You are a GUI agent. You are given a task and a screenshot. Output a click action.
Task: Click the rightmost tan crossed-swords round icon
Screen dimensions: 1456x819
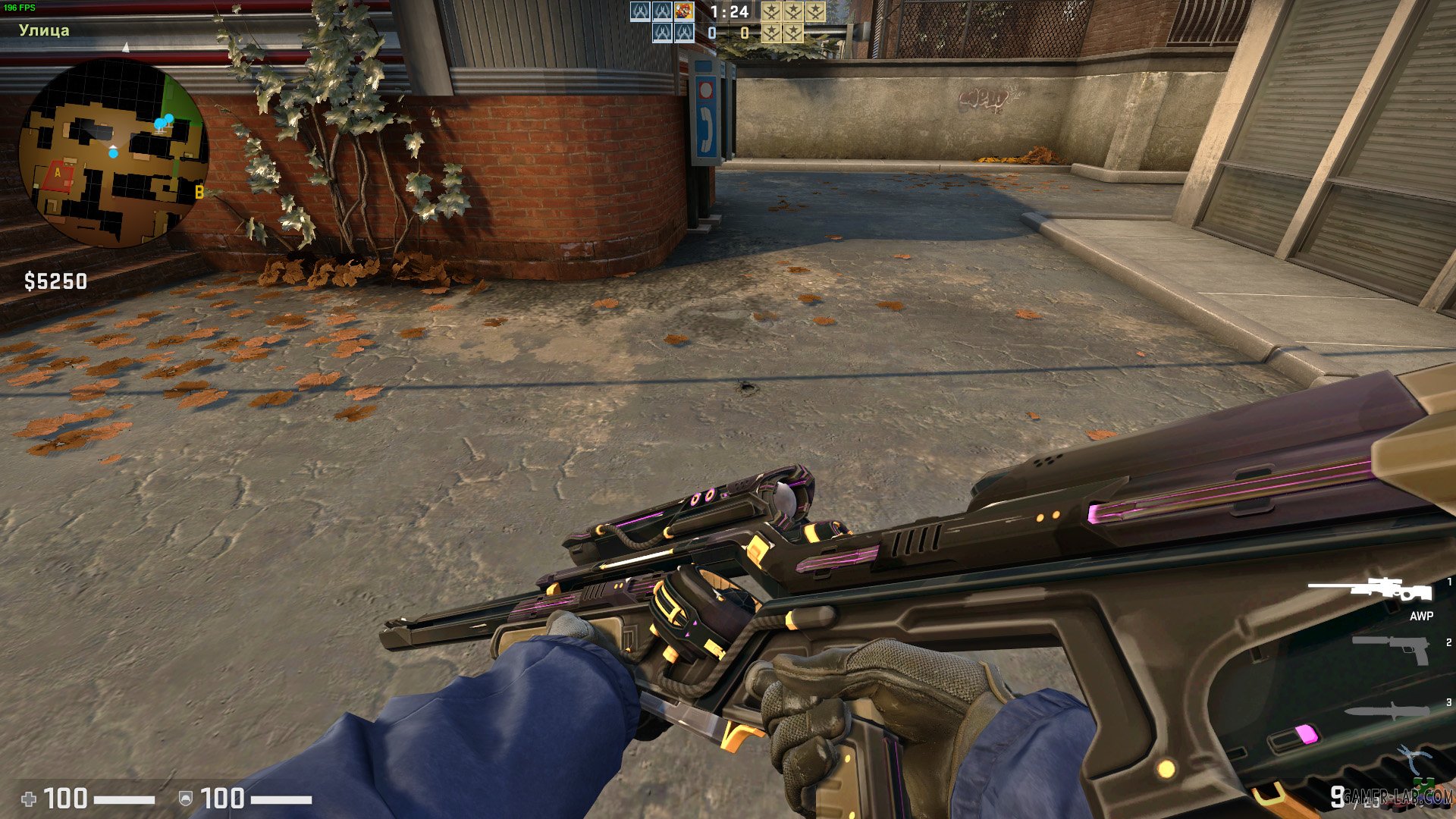815,12
